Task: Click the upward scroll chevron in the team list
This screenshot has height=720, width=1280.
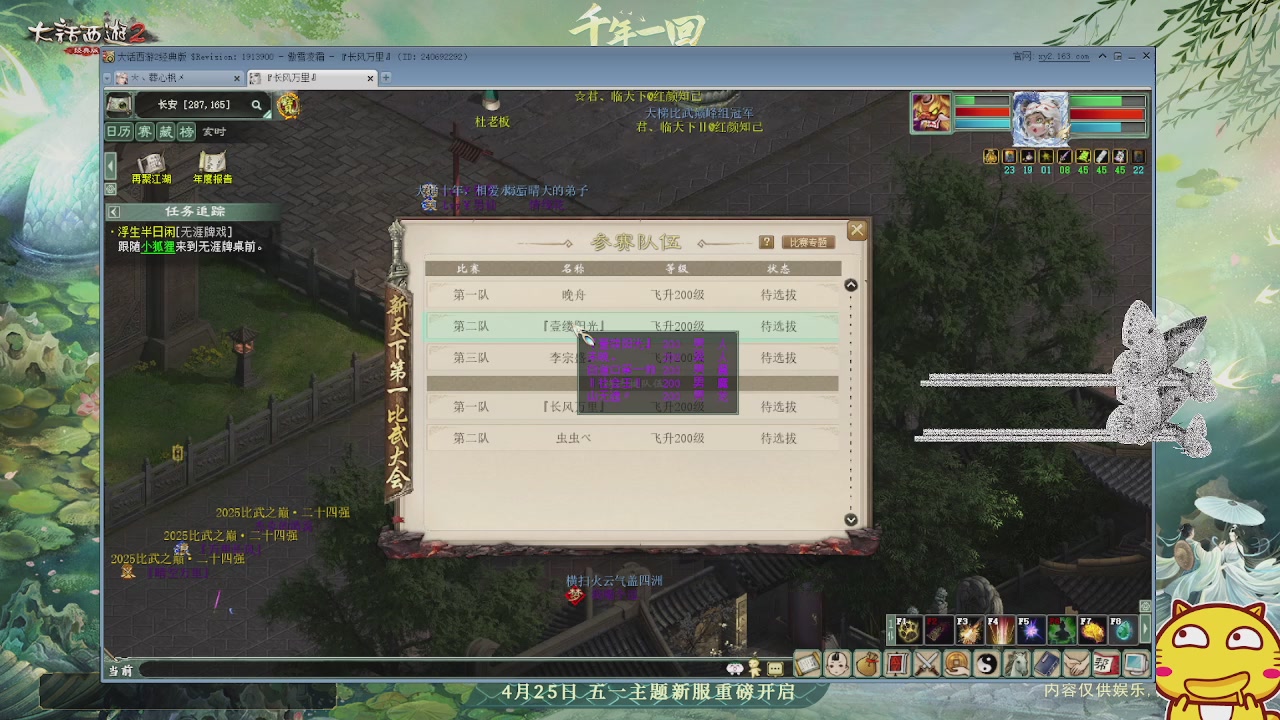Action: [851, 284]
